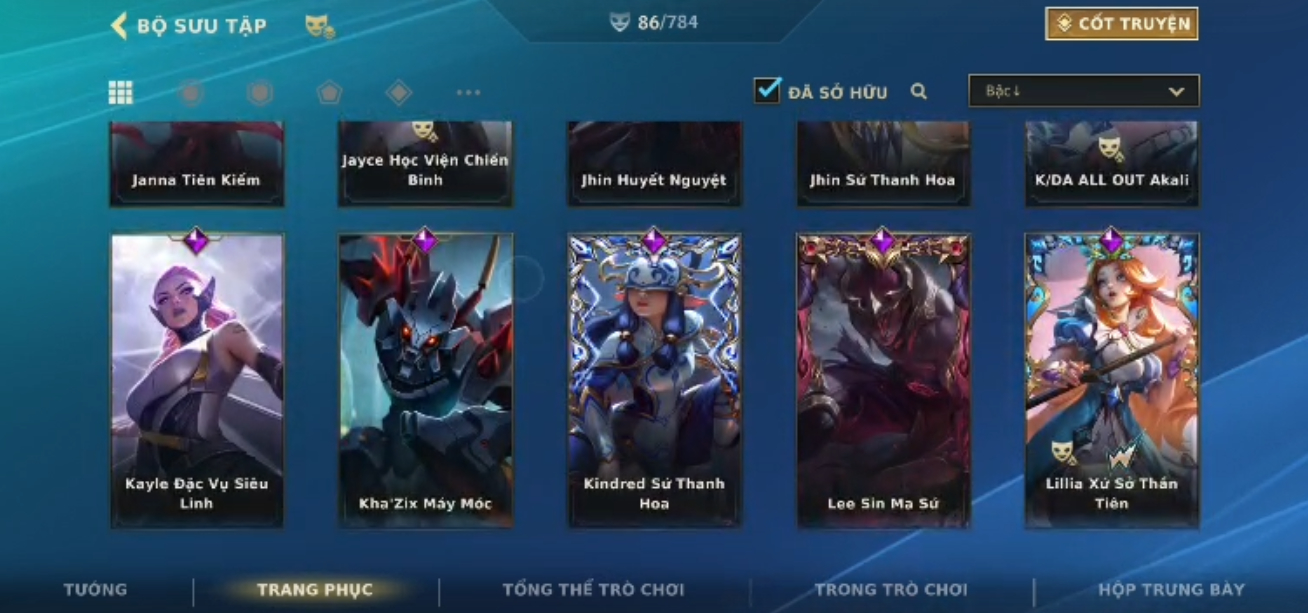Choose the Kha'Zix Máy Móc skin card
This screenshot has height=613, width=1308.
tap(426, 380)
